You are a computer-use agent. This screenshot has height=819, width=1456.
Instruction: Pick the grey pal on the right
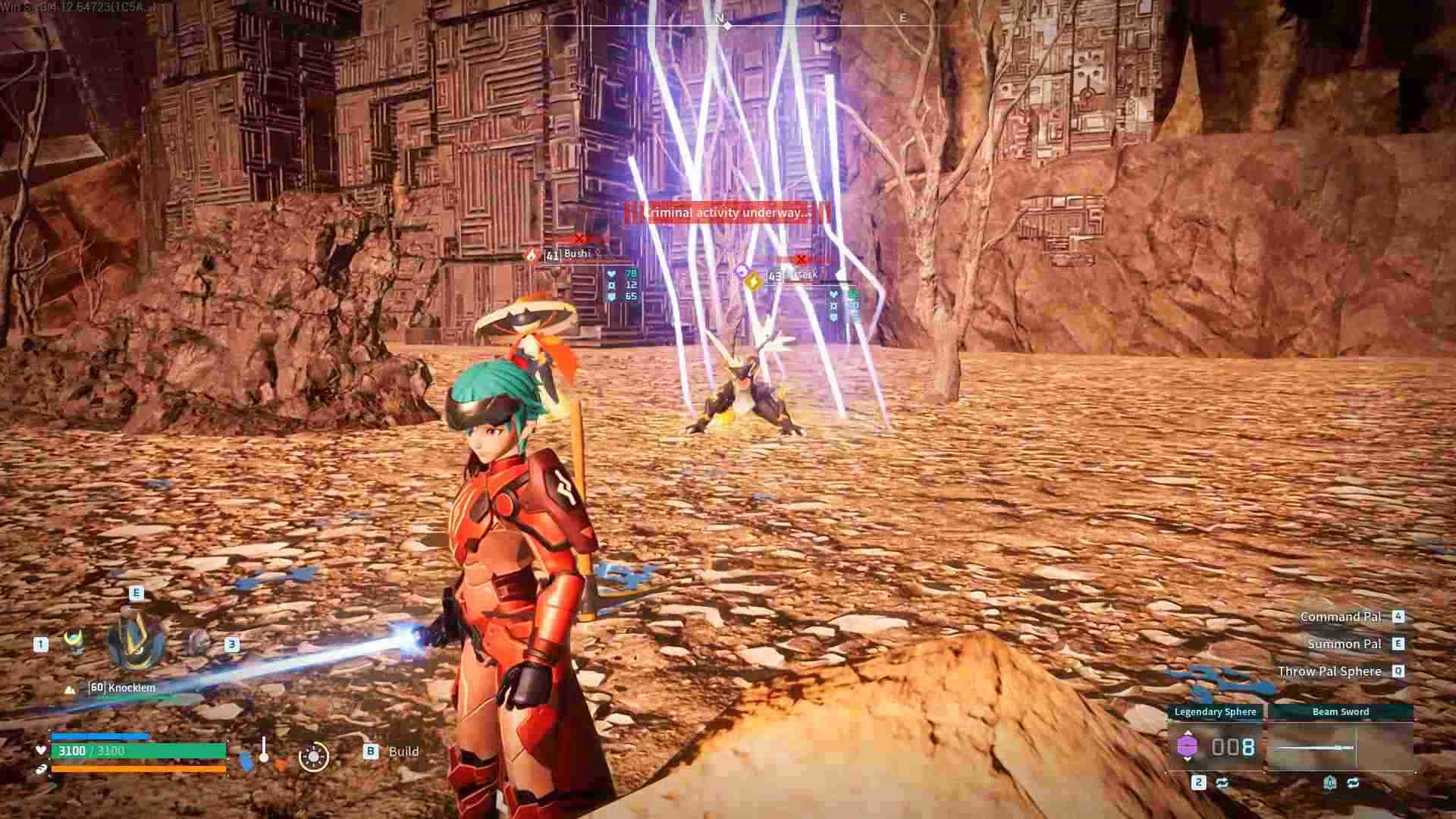click(x=198, y=642)
